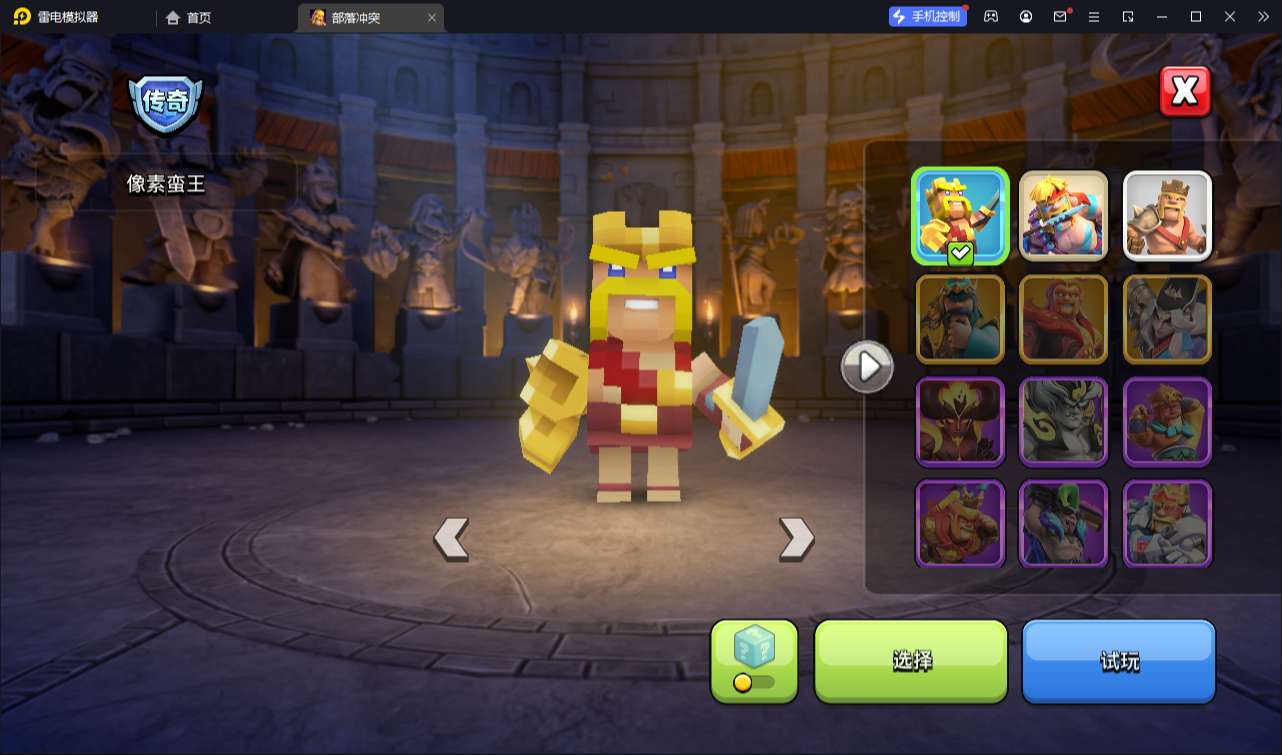Pick the flexing king skin with blue shorts
1282x755 pixels.
click(x=1167, y=422)
